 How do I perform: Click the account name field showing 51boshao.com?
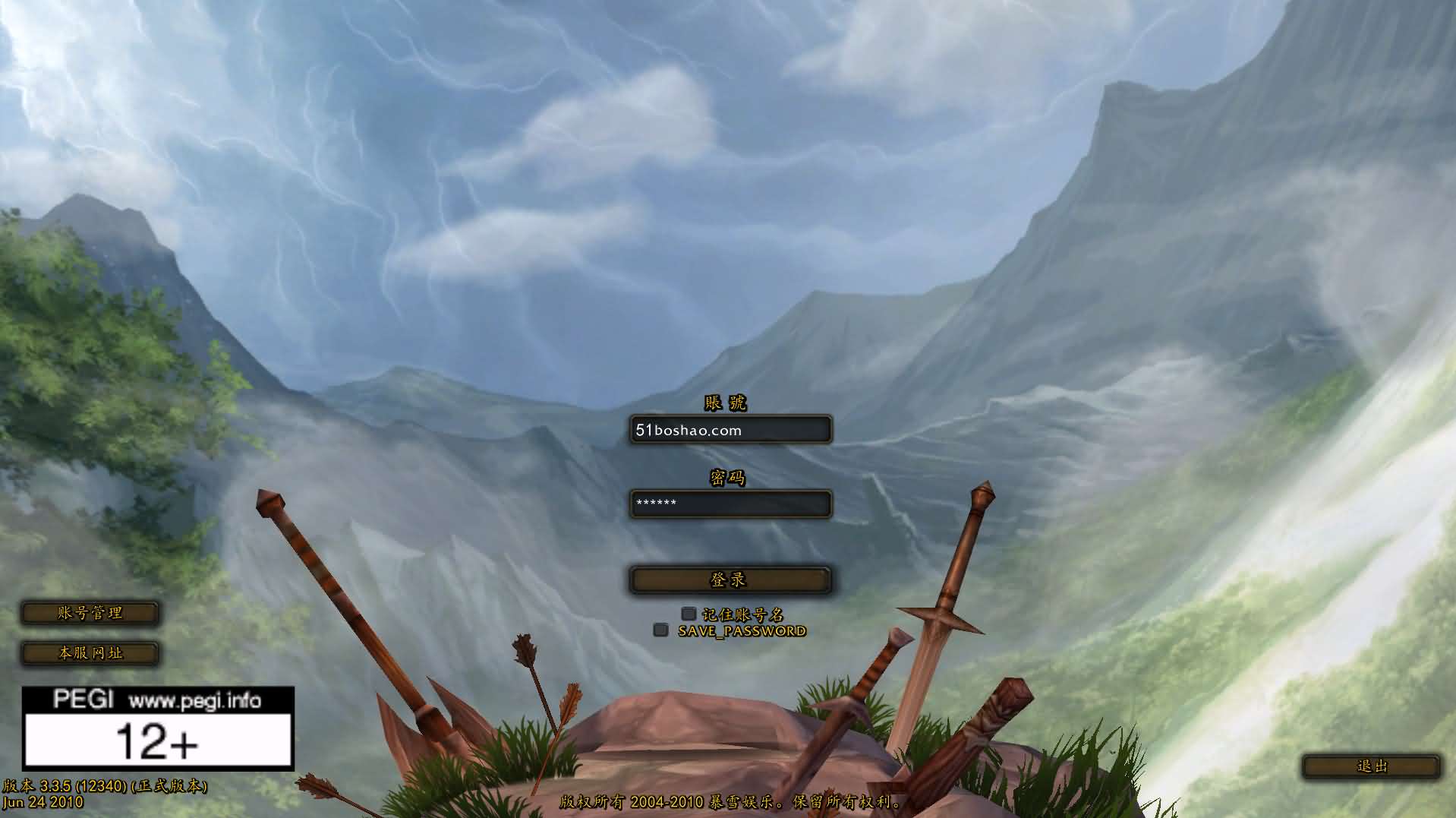[x=730, y=430]
